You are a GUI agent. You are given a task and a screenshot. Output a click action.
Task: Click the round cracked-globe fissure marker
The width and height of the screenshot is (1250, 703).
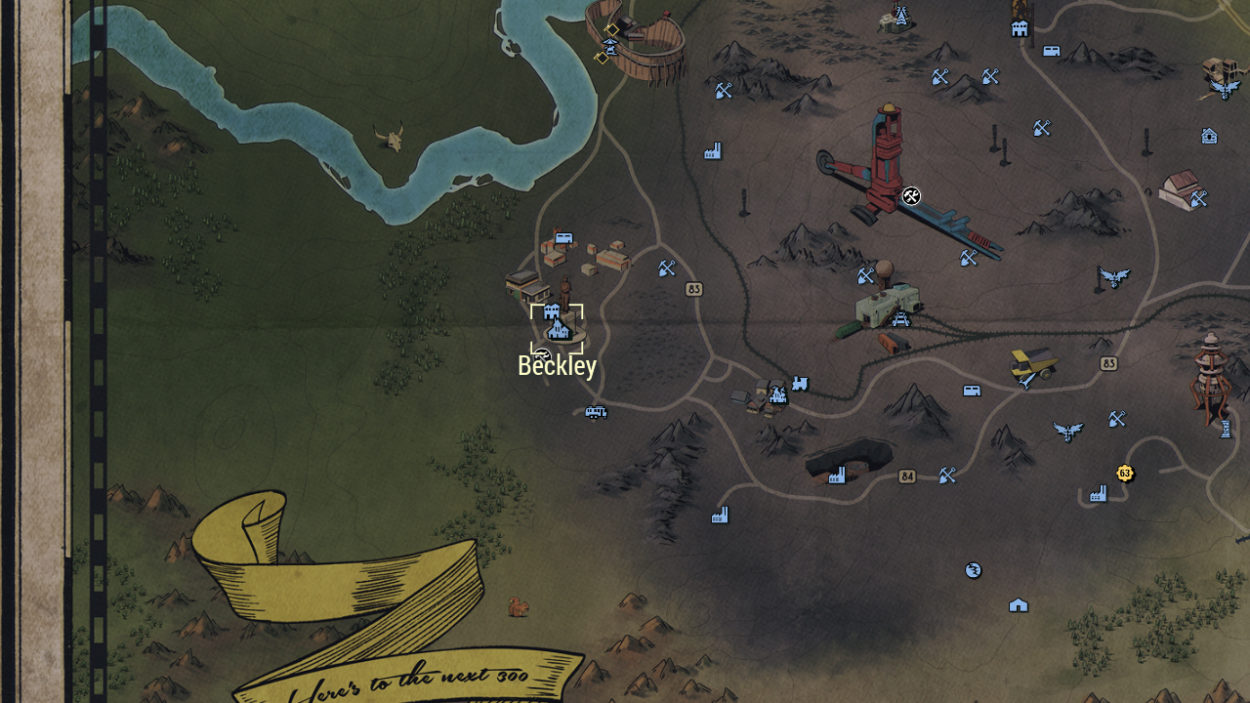pos(973,570)
